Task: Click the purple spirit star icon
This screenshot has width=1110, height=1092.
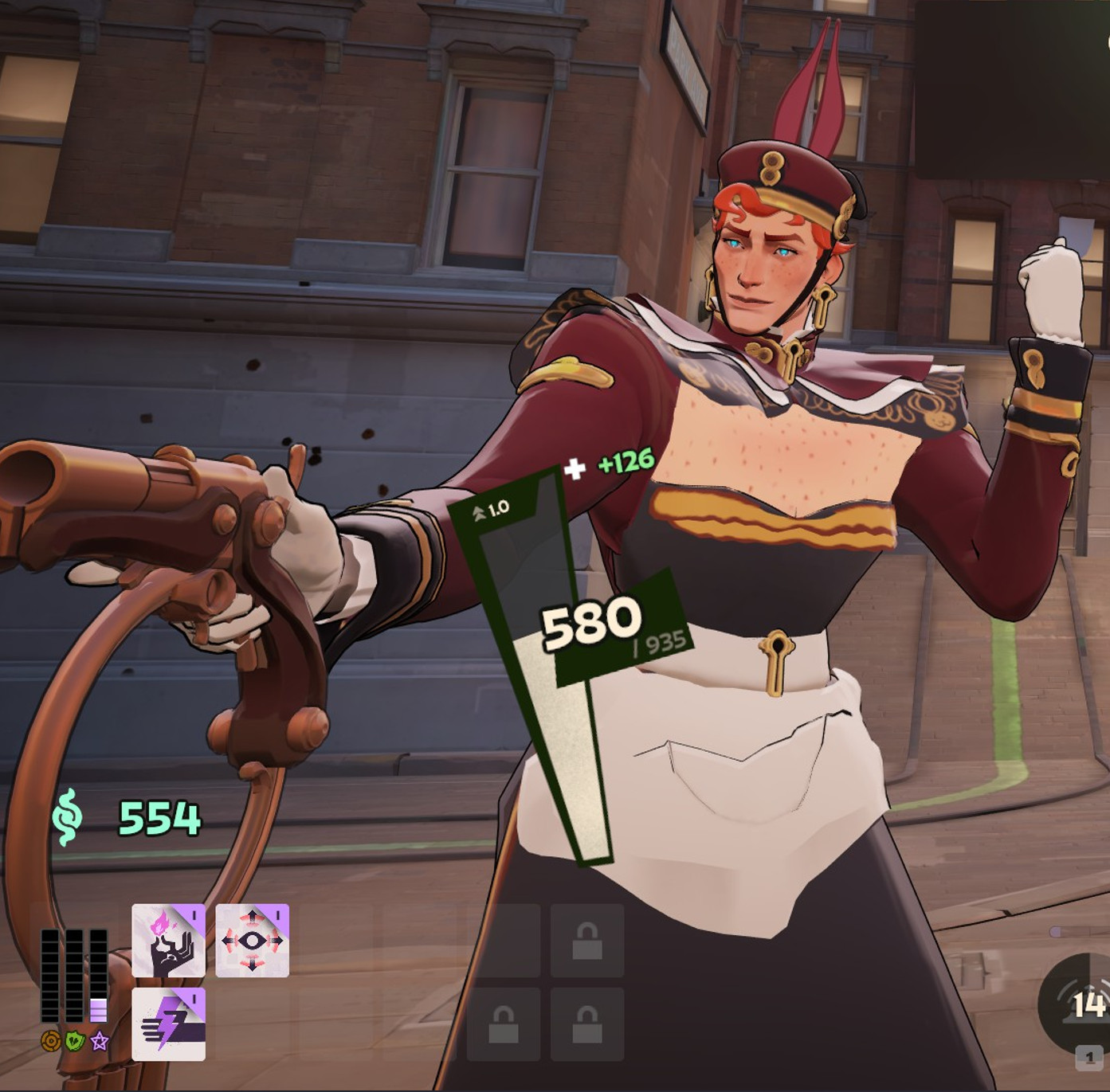Action: 99,1041
